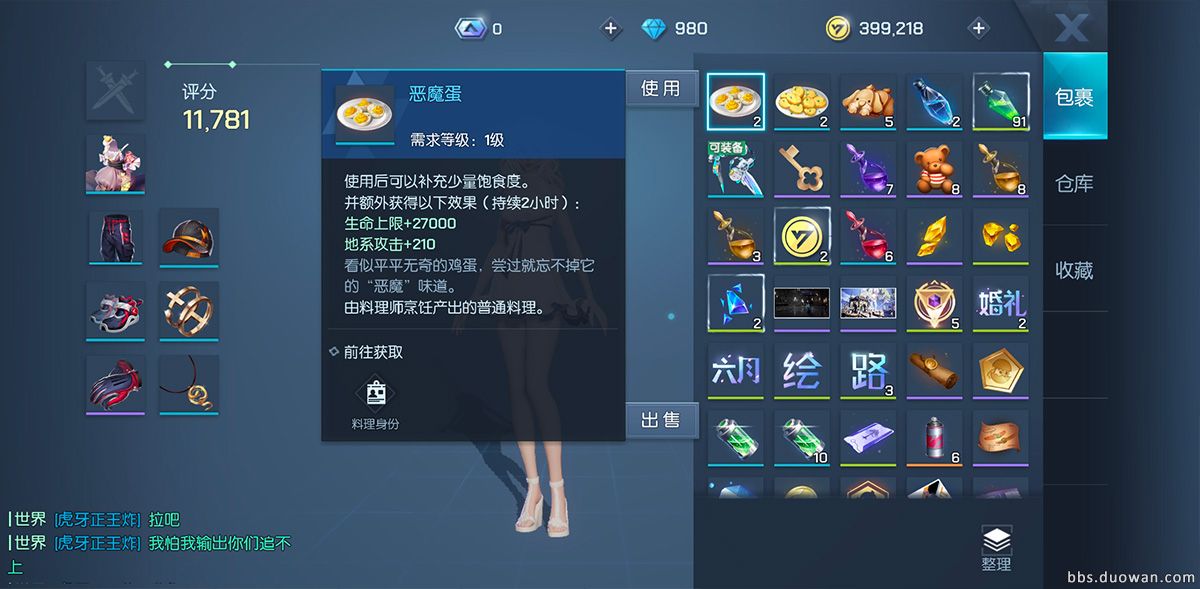Sell the item with 出售 button

point(659,421)
